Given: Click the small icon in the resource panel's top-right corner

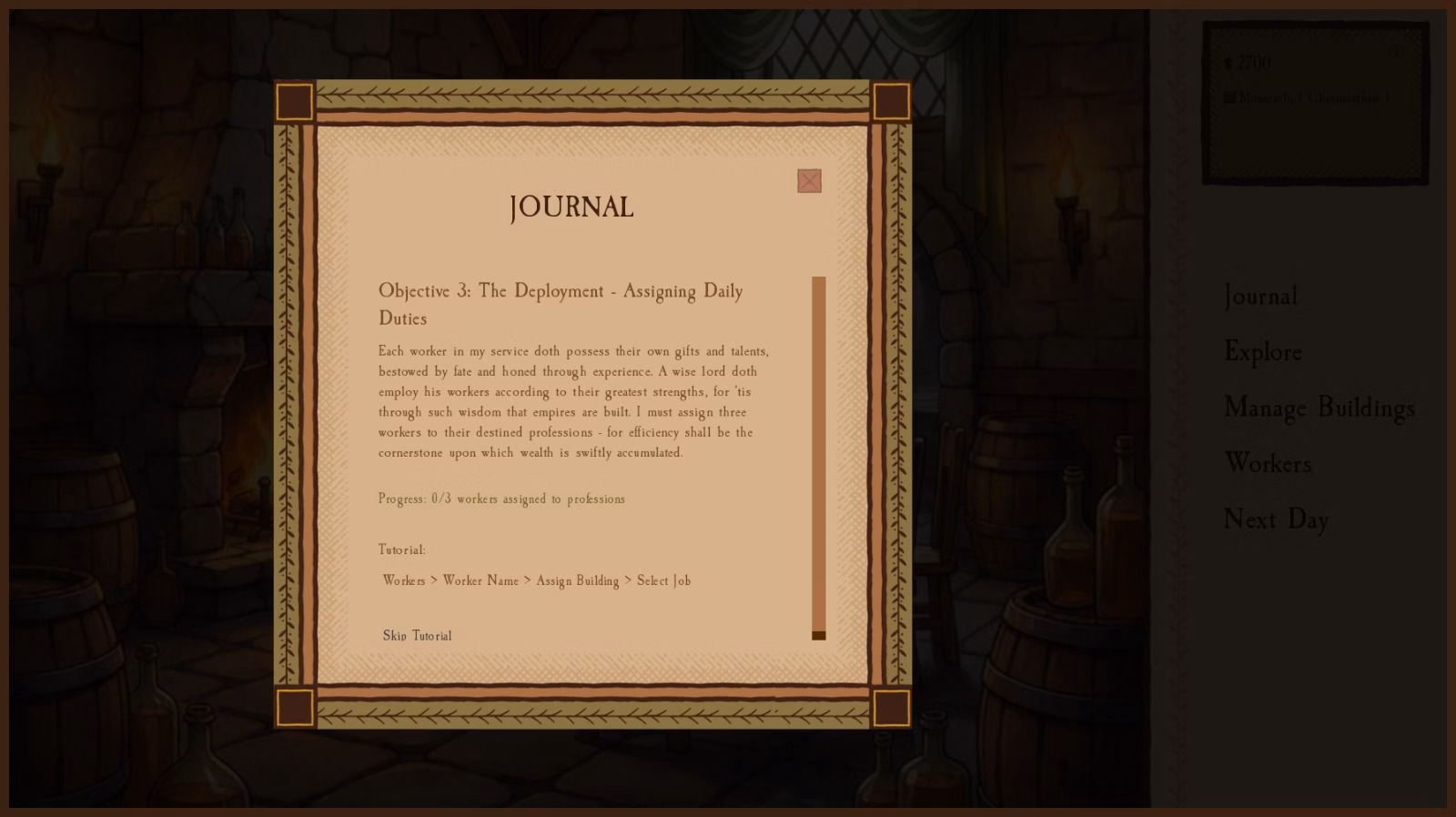Looking at the screenshot, I should pos(1394,53).
